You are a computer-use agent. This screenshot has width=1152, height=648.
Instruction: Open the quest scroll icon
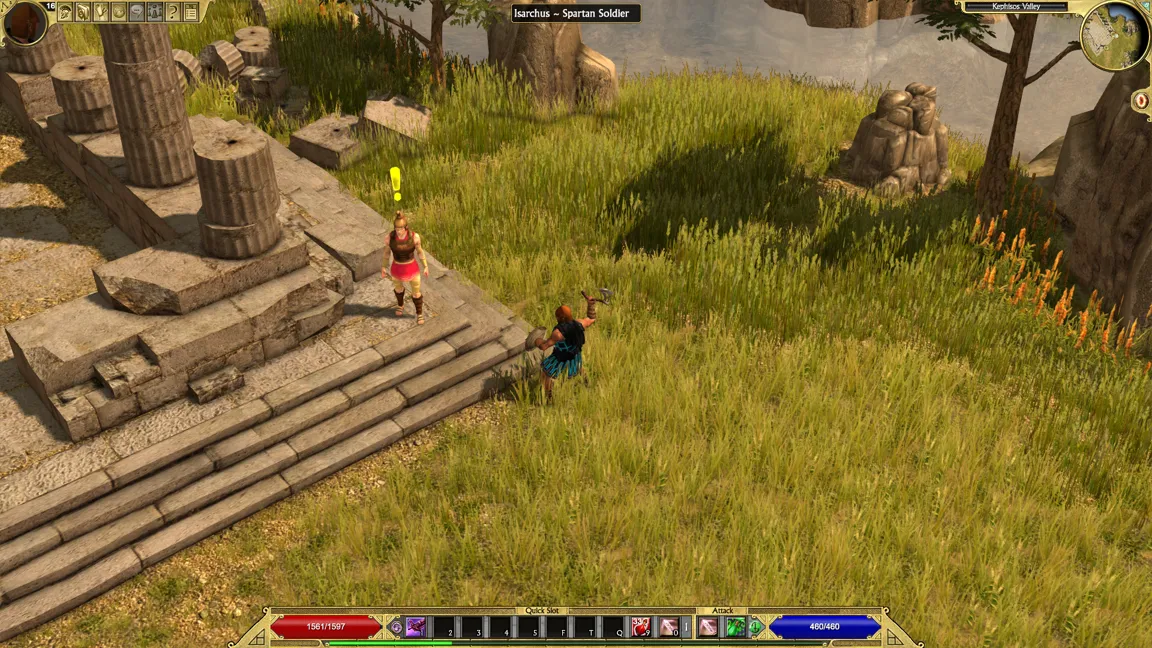101,12
